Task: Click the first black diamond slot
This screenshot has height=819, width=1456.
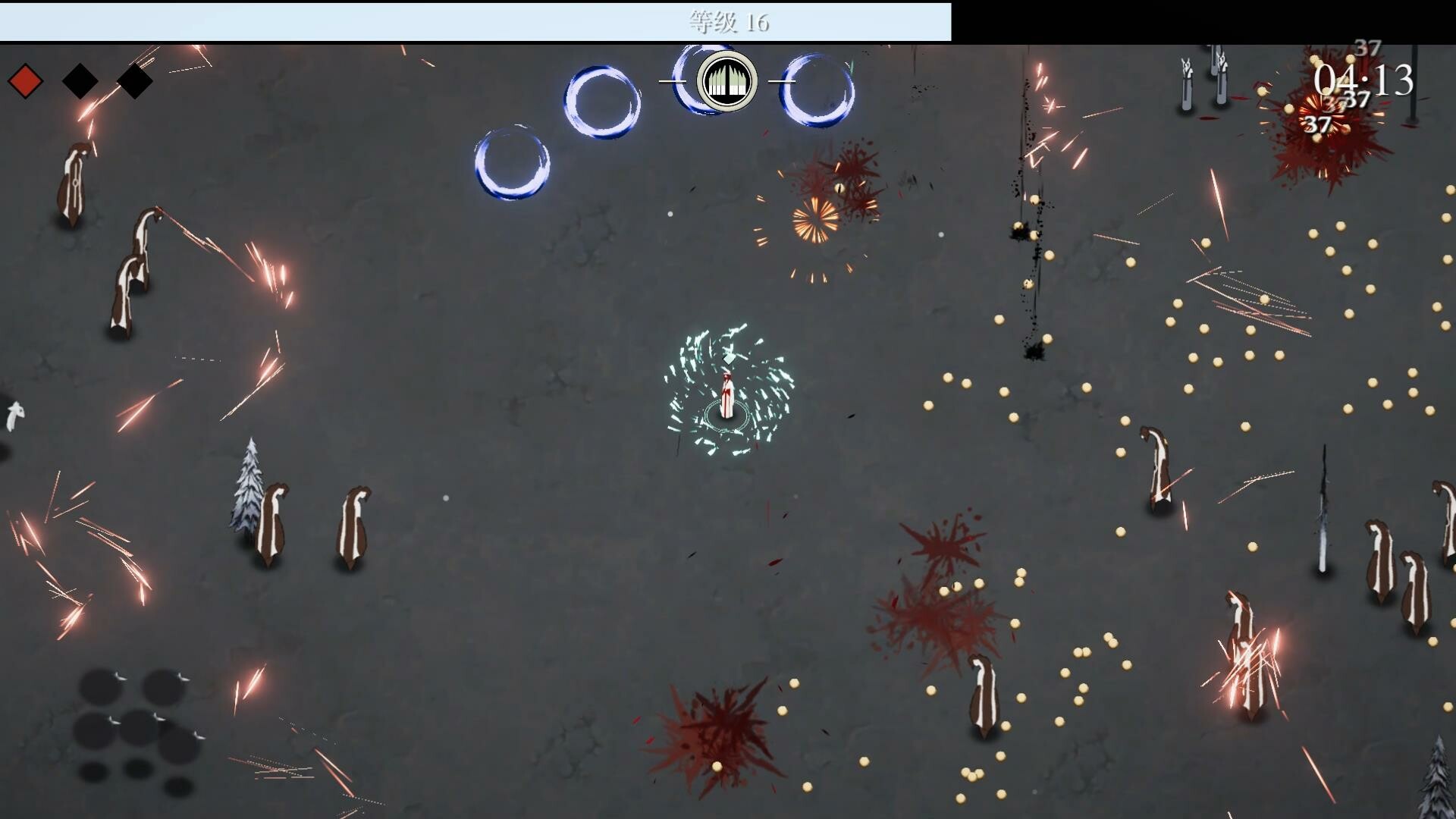Action: 80,80
